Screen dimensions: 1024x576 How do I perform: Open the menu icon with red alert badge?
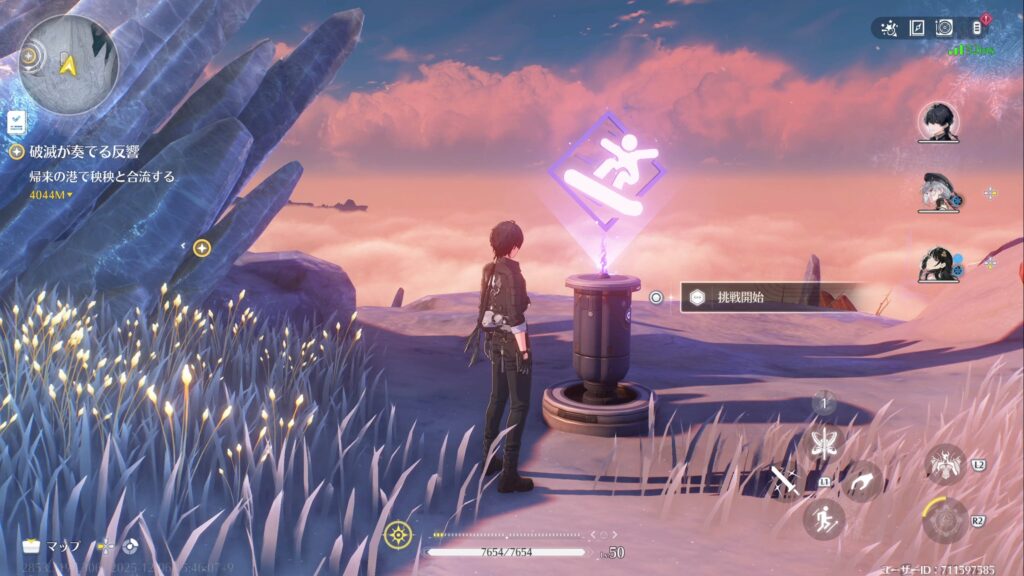pyautogui.click(x=978, y=27)
